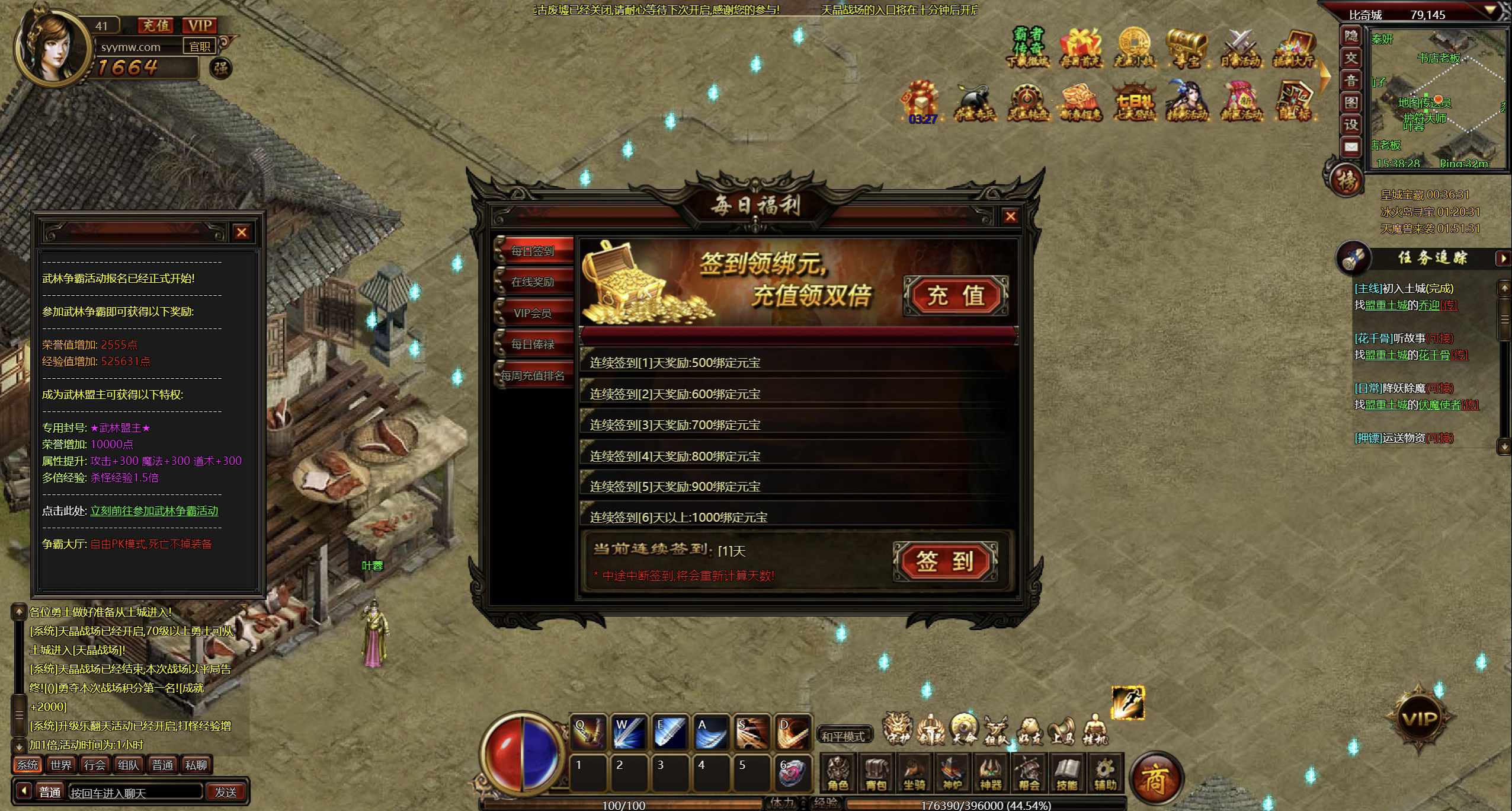Close the 武林争霸 announcement panel
1512x811 pixels.
241,232
